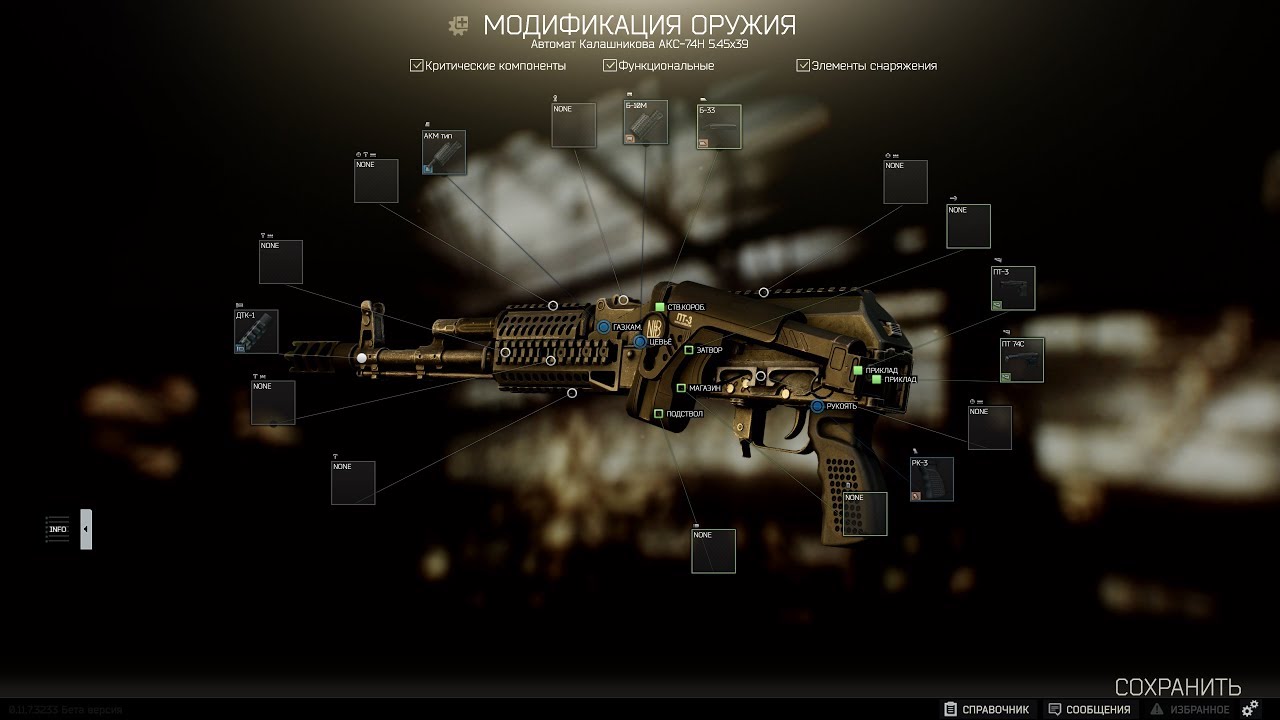Open the settings gear icon
Screen dimensions: 1280x720
pyautogui.click(x=1250, y=709)
